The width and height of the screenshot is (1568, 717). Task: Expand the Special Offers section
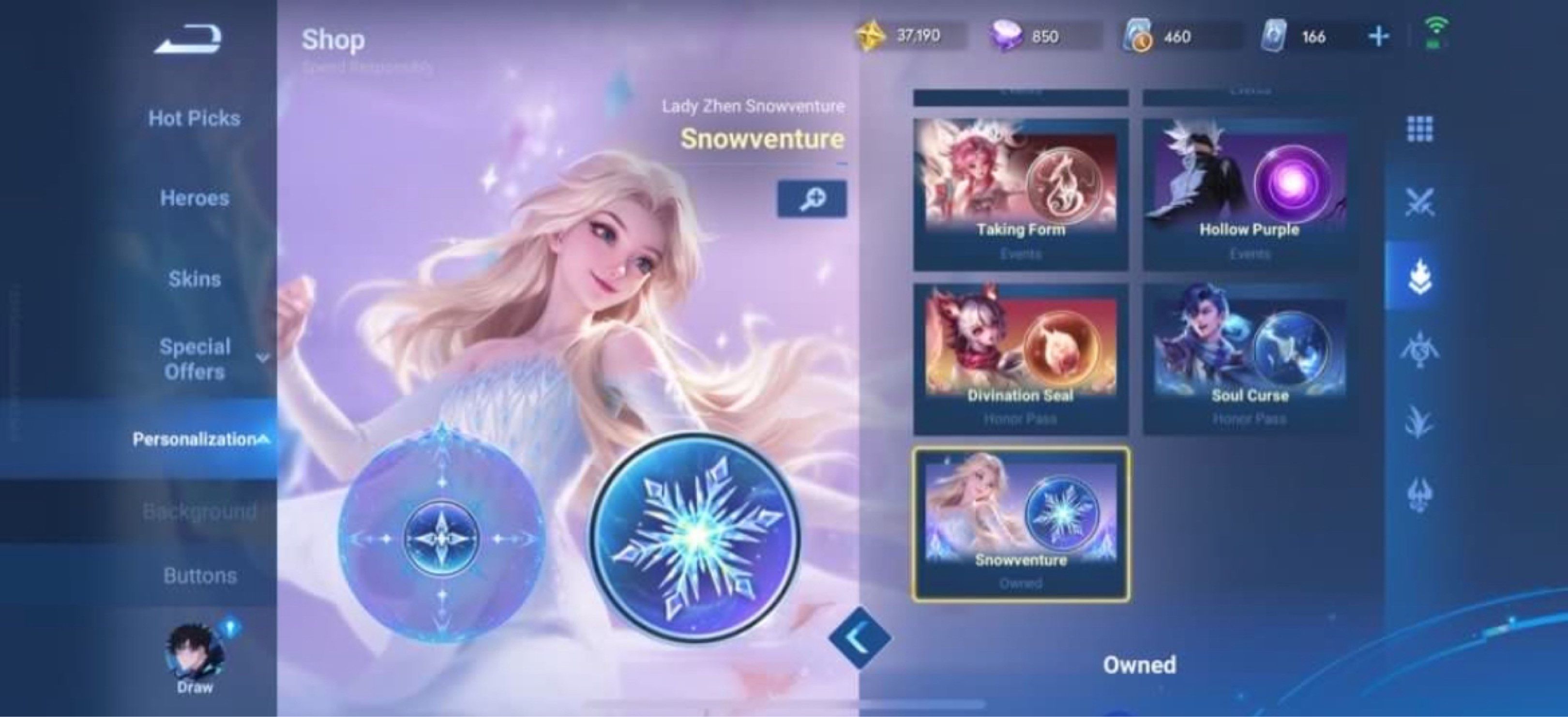click(196, 358)
